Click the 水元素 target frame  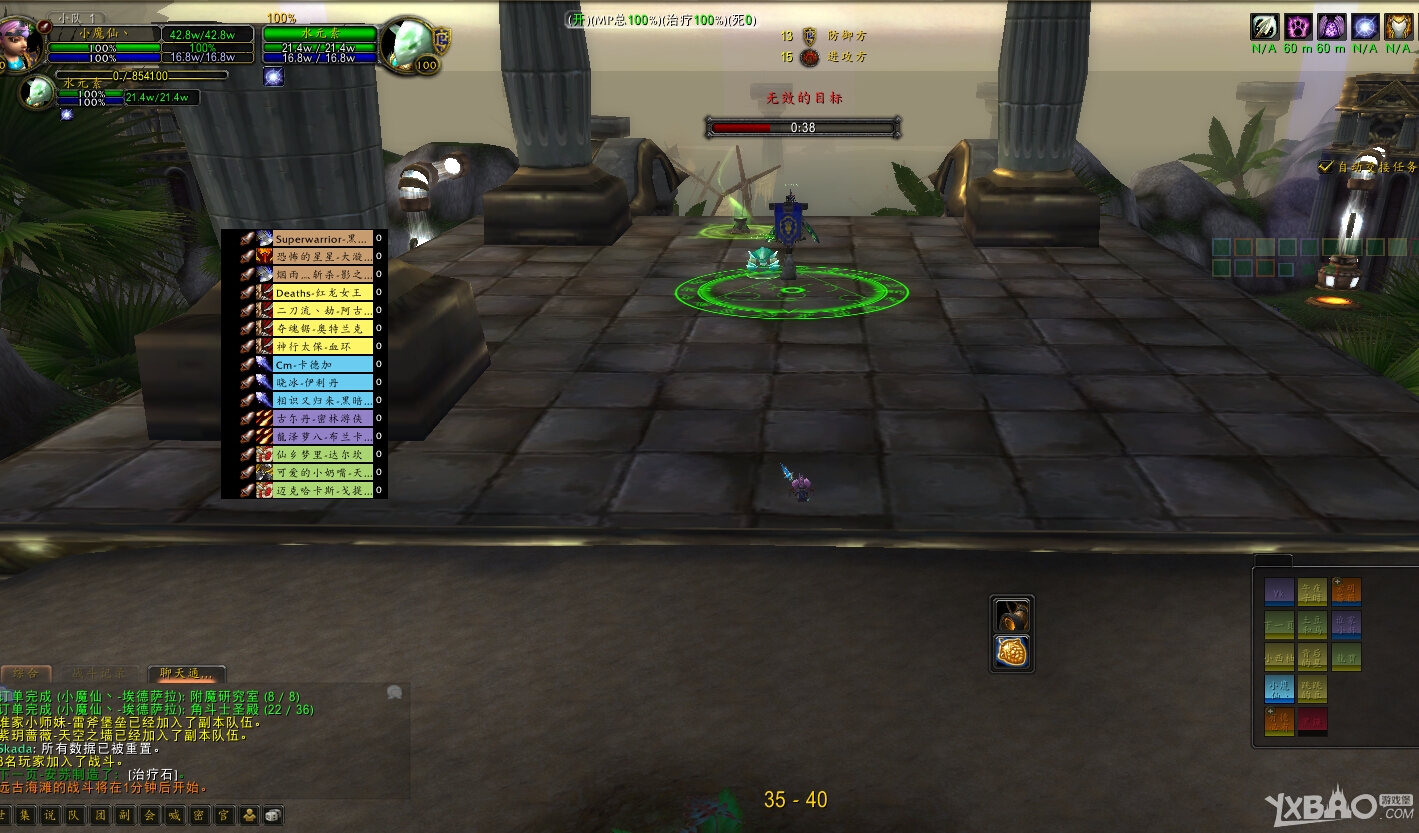click(x=319, y=34)
